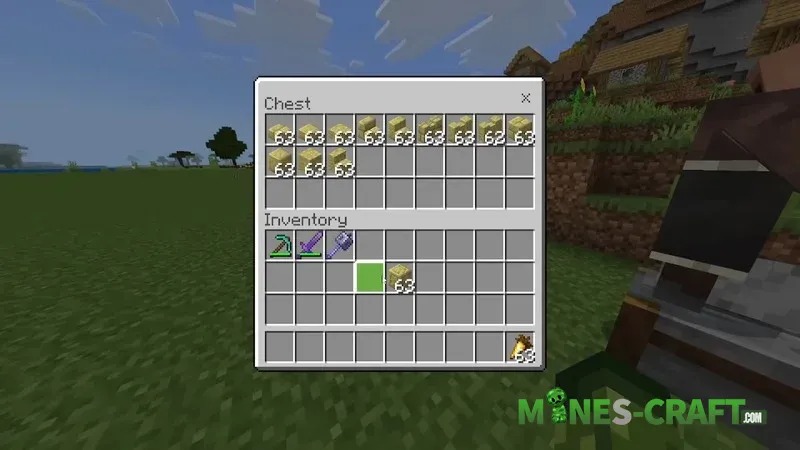Grab the chest stack showing 62 blocks

coord(491,132)
